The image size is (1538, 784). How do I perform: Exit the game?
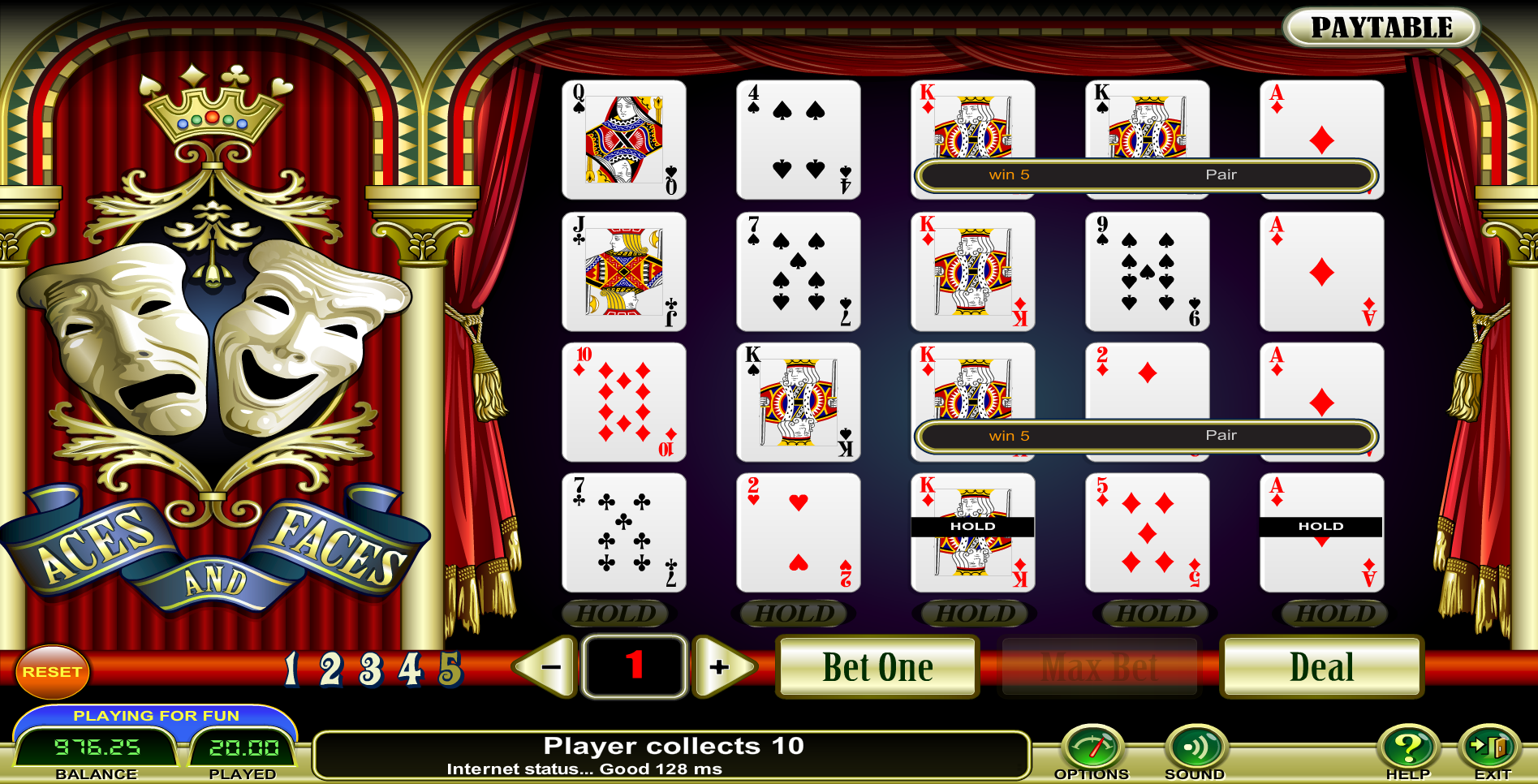pos(1492,747)
